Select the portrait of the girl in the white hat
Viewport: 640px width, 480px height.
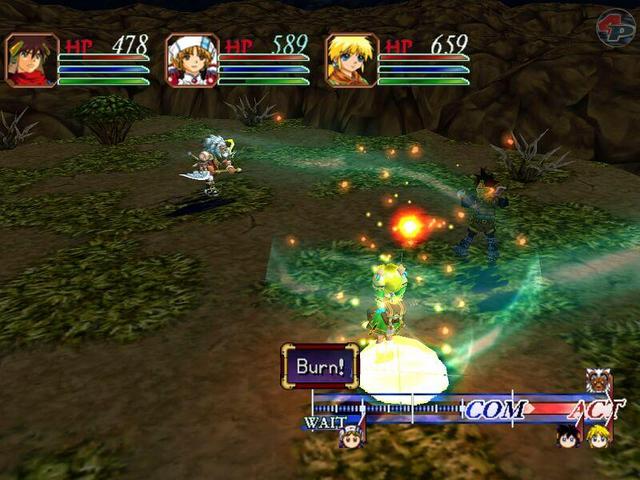192,61
